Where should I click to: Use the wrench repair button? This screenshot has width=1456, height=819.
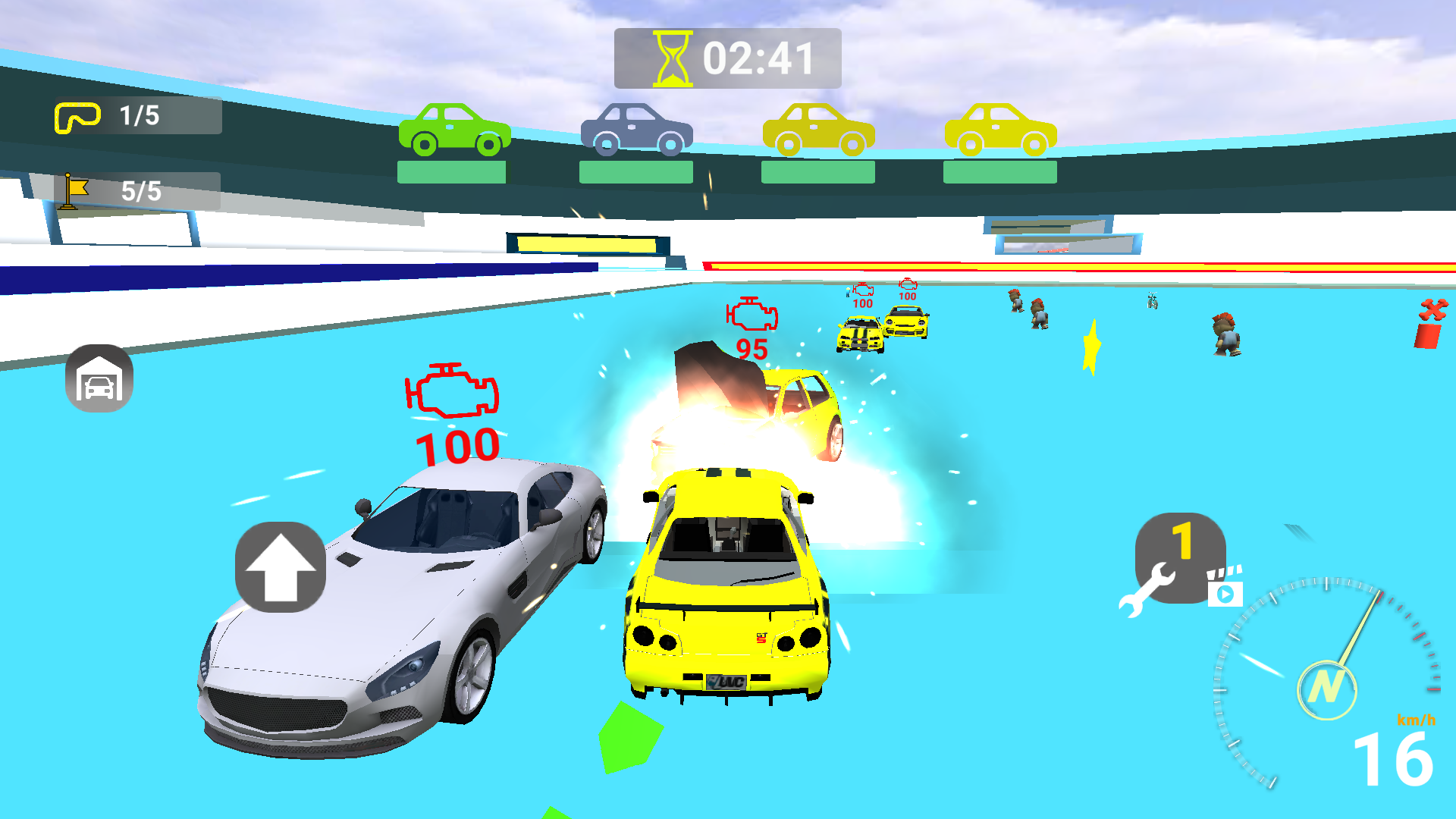click(x=1170, y=562)
